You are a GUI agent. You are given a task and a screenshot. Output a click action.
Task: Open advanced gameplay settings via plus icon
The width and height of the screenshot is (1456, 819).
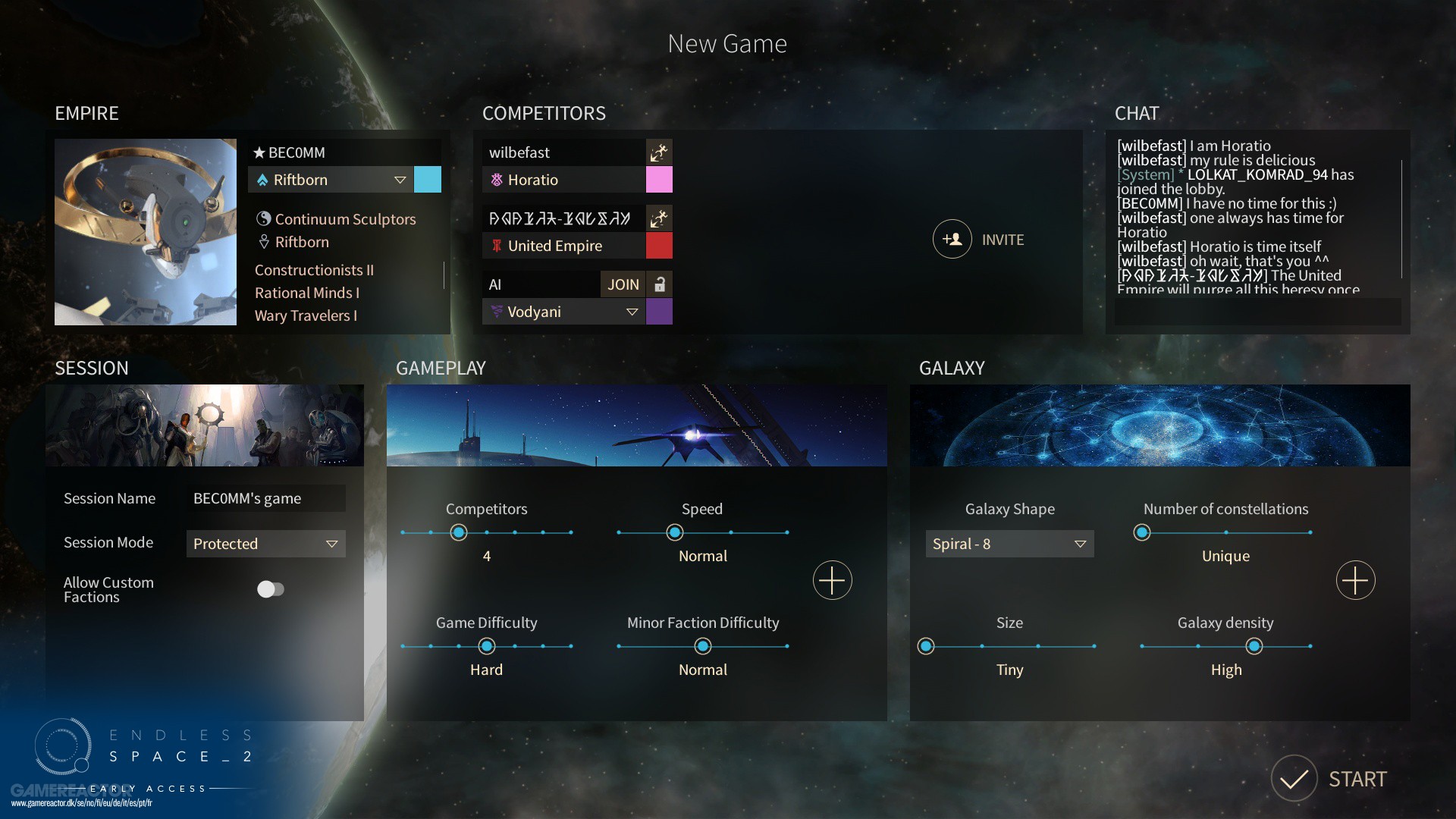[x=832, y=580]
